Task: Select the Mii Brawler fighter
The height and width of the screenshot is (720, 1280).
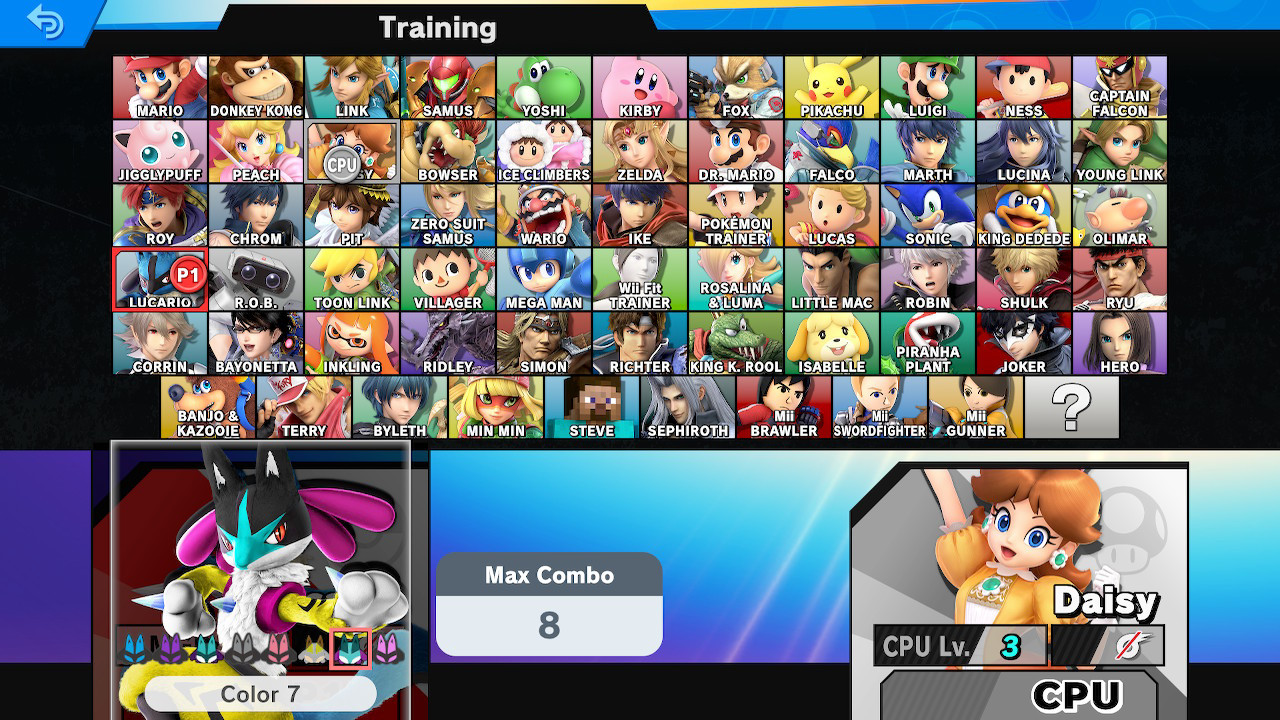Action: (783, 406)
